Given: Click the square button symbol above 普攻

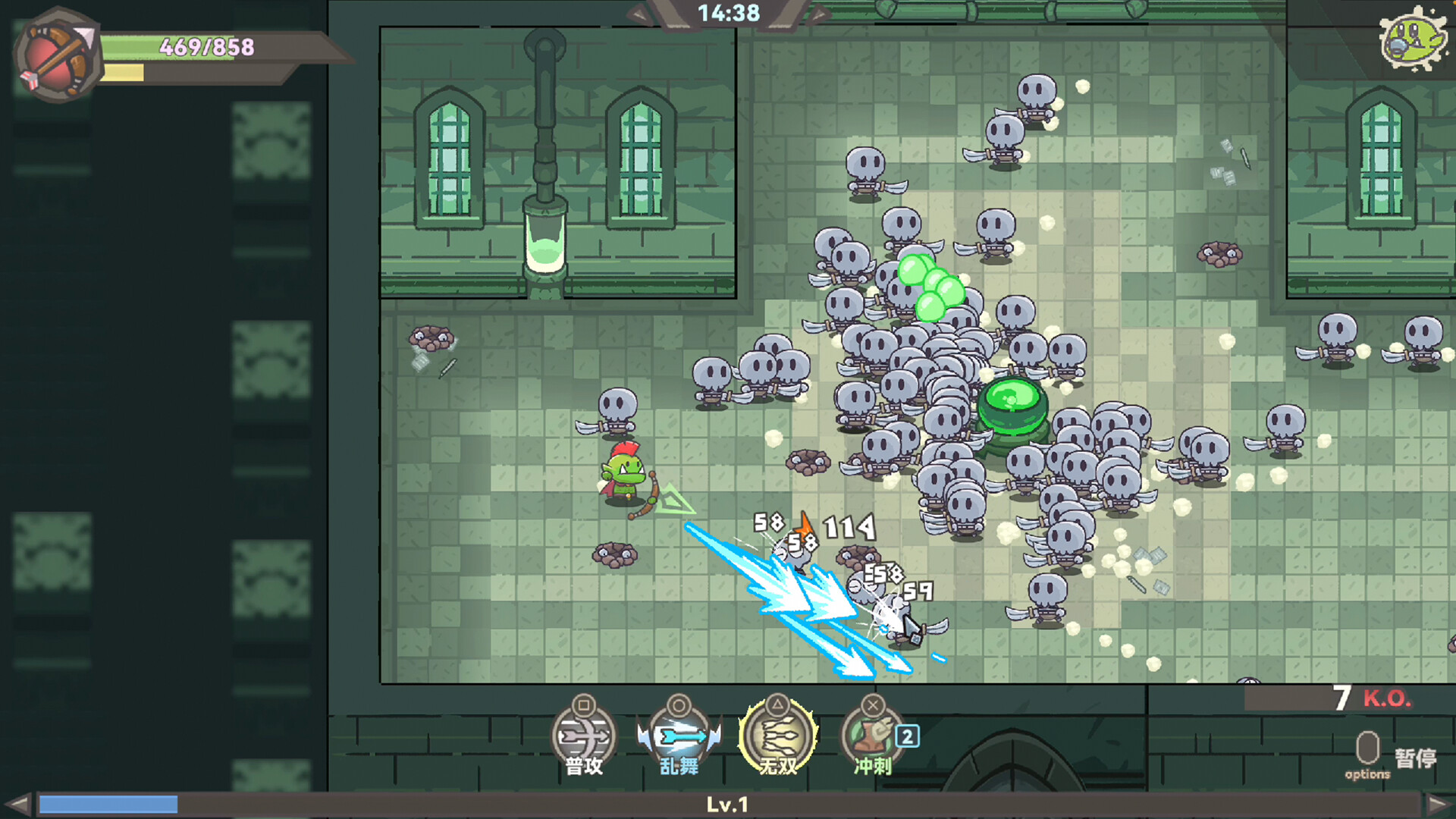Looking at the screenshot, I should tap(582, 705).
